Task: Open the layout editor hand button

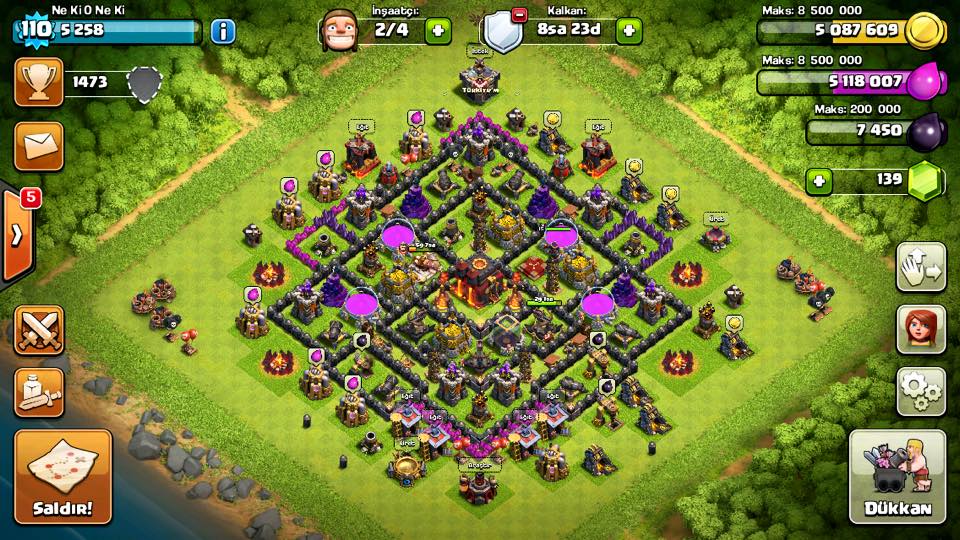Action: point(921,267)
